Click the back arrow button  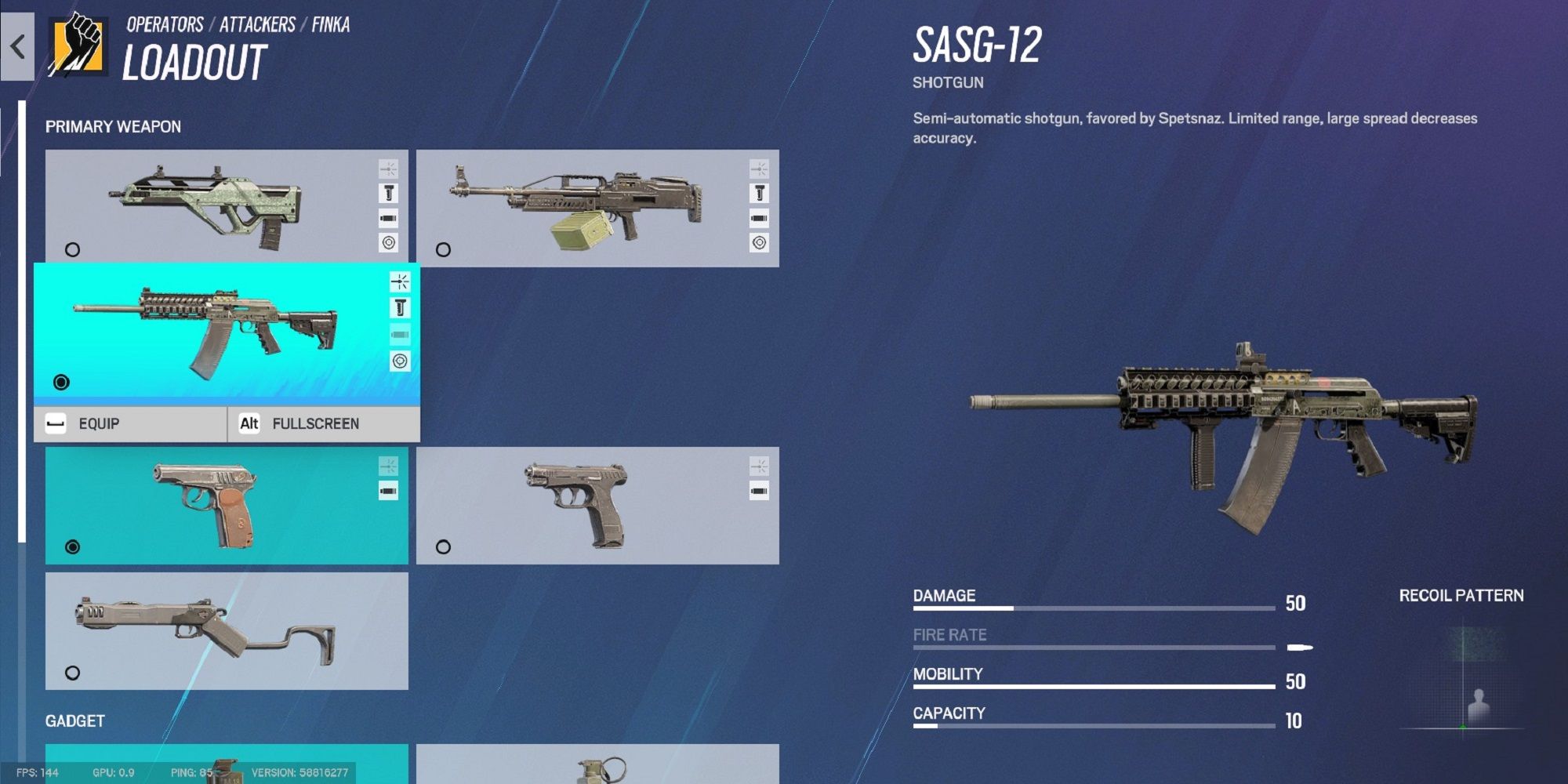tap(16, 47)
